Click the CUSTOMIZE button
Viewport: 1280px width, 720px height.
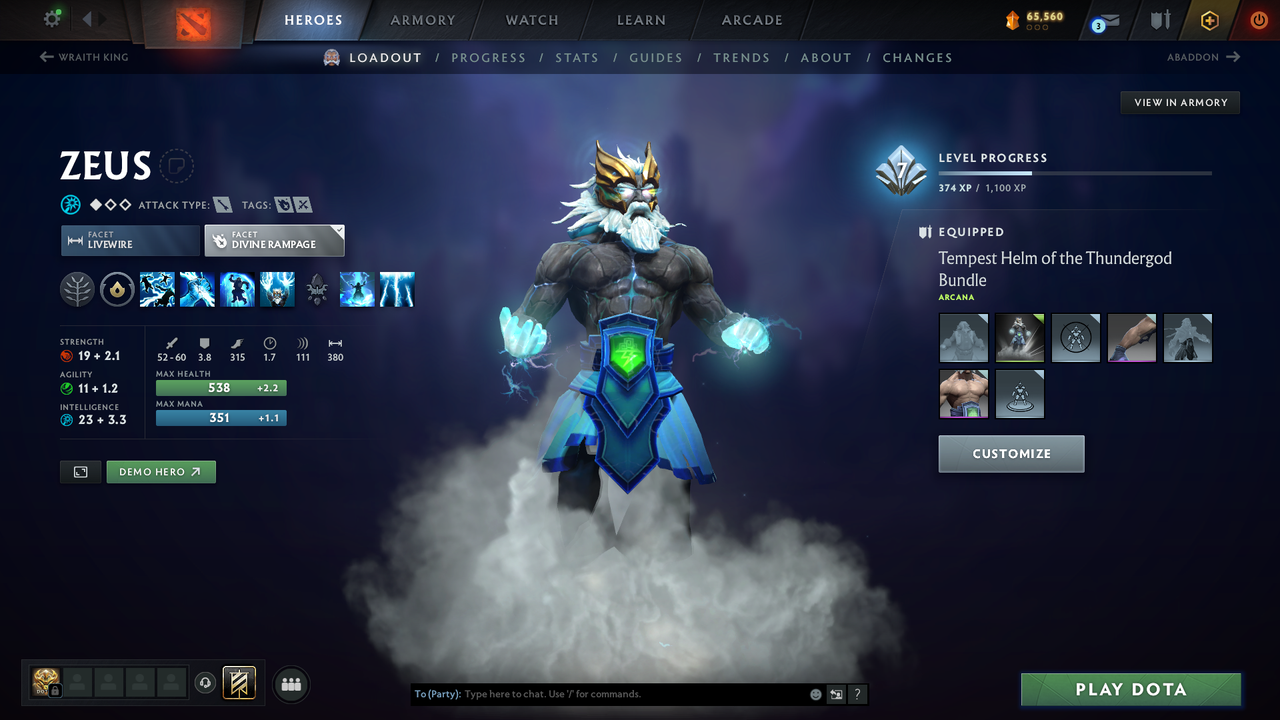(x=1011, y=453)
